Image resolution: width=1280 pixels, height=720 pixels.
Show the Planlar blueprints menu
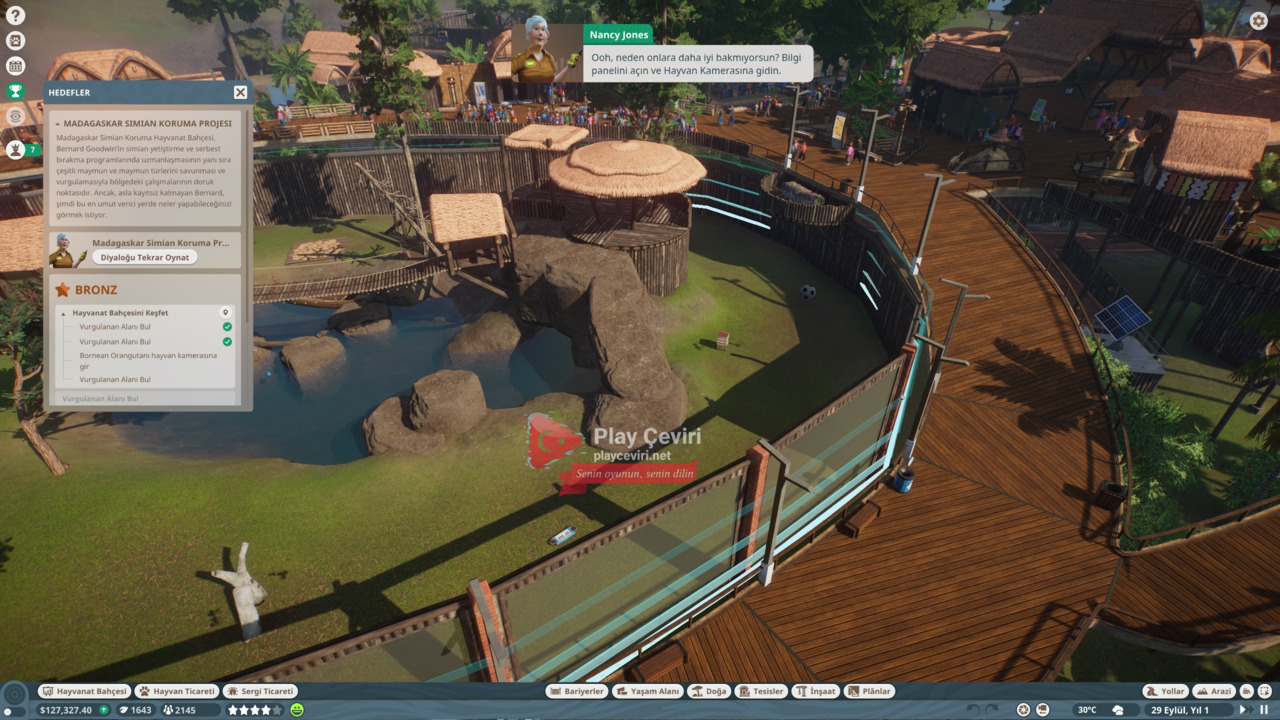(869, 691)
